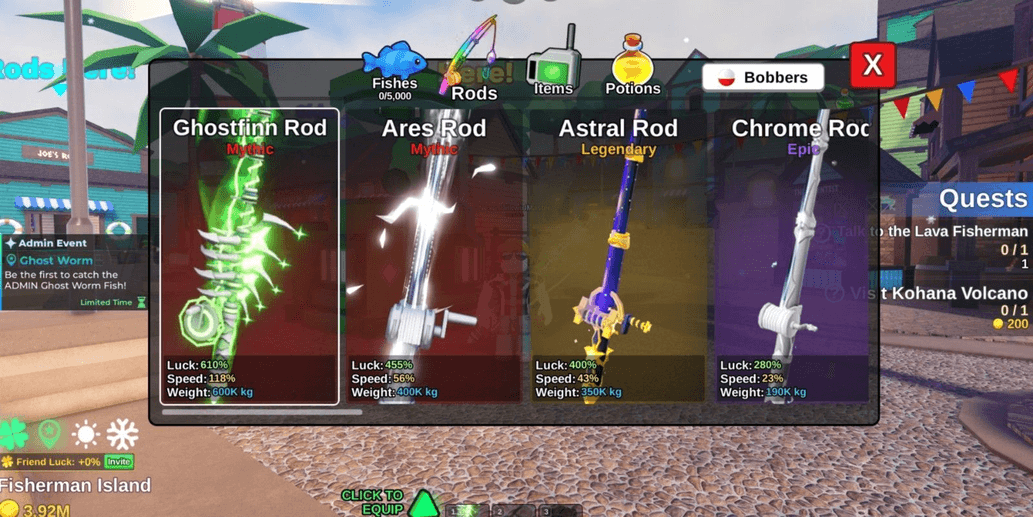This screenshot has width=1033, height=517.
Task: Equip the Astral Rod card
Action: coord(618,256)
